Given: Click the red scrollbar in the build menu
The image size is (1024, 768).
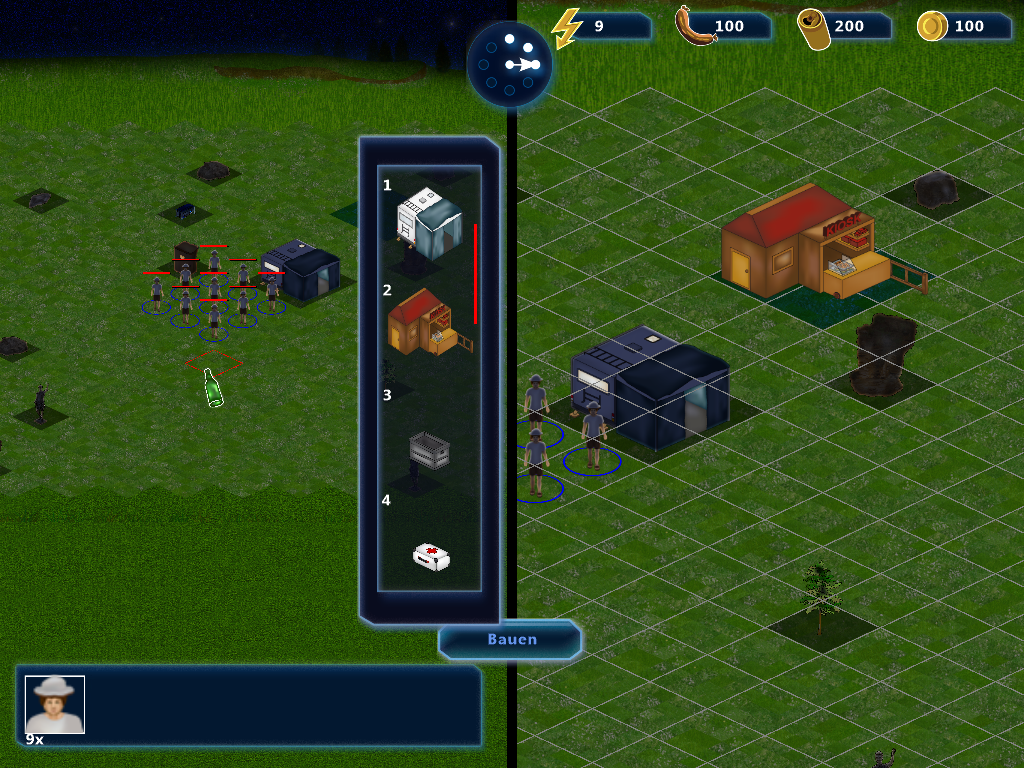Looking at the screenshot, I should tap(475, 273).
